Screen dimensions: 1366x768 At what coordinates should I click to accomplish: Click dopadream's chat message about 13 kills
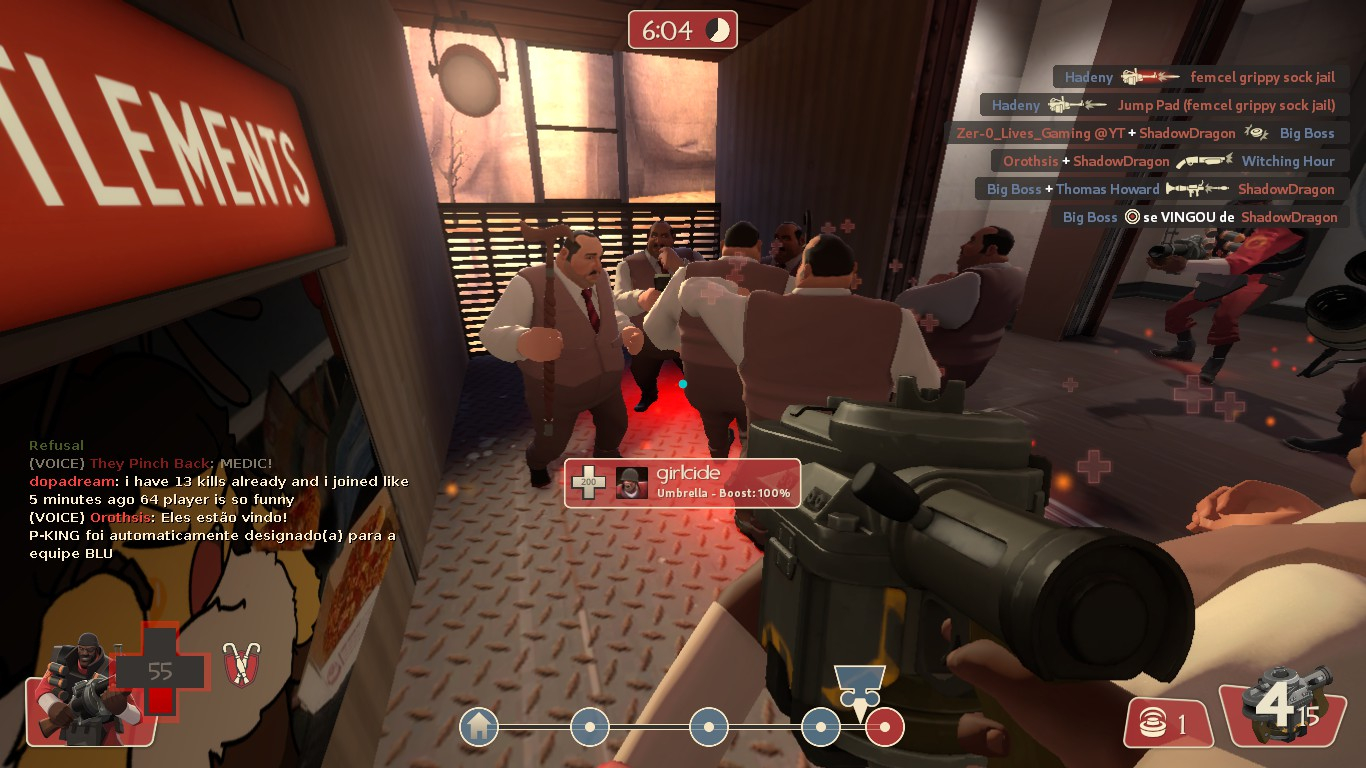coord(219,490)
